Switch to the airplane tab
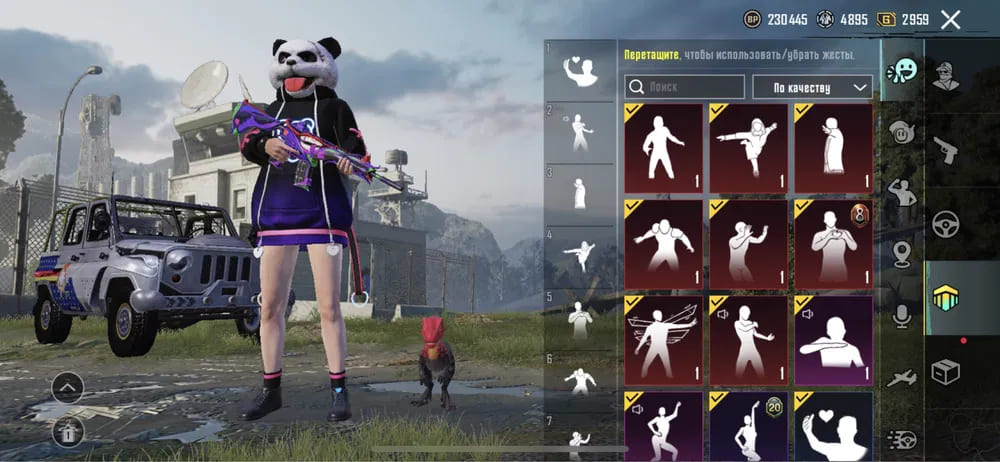 click(902, 377)
